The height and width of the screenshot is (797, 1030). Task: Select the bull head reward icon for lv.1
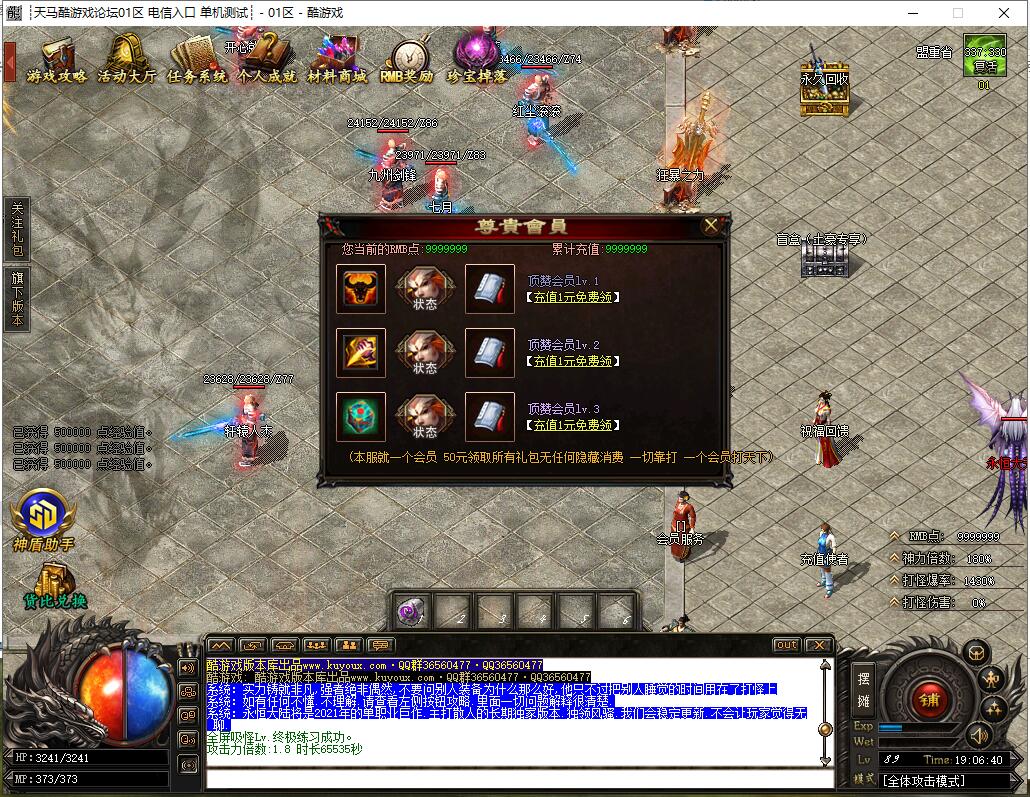361,289
